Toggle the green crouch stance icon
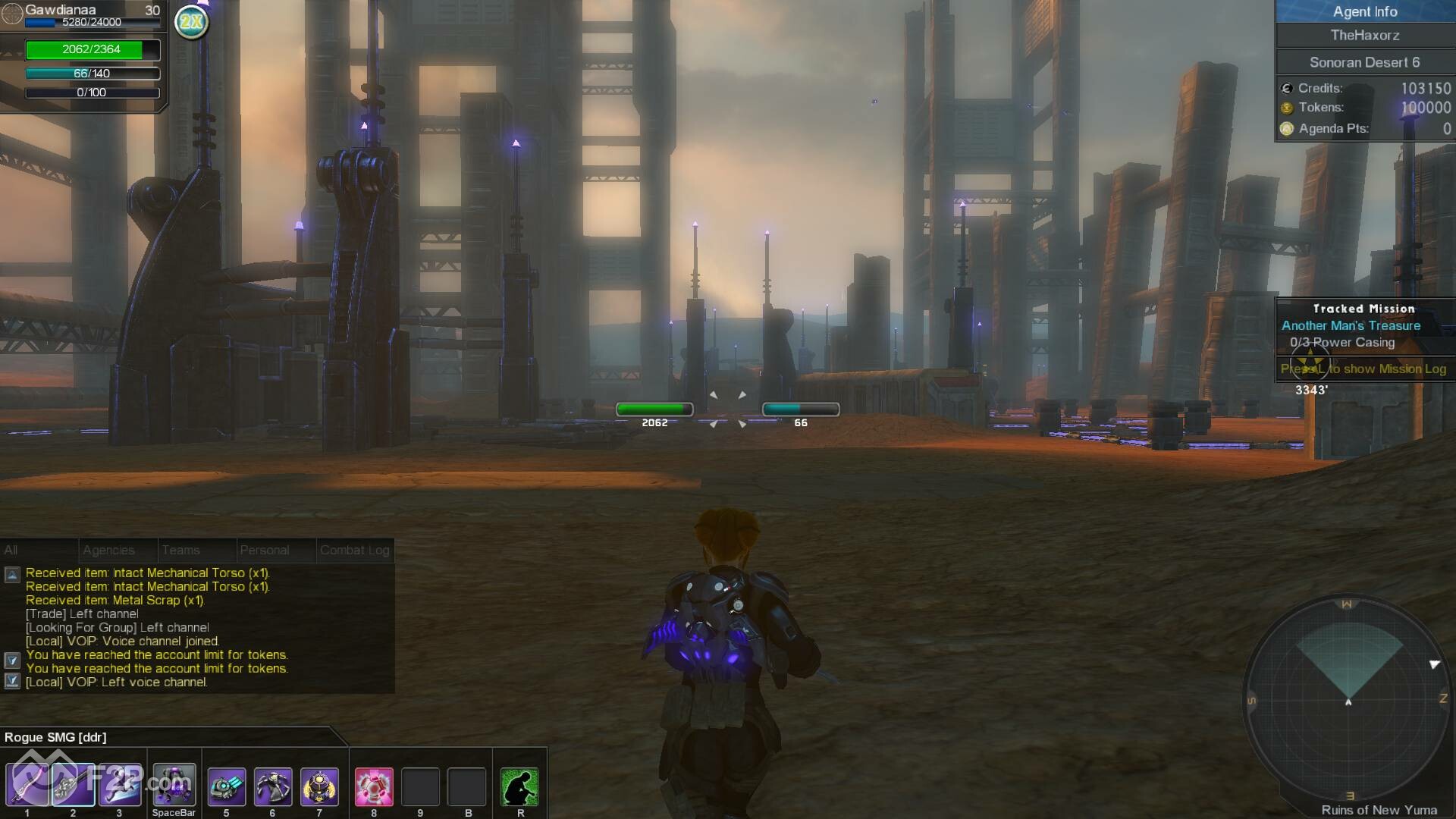This screenshot has height=819, width=1456. (x=520, y=786)
